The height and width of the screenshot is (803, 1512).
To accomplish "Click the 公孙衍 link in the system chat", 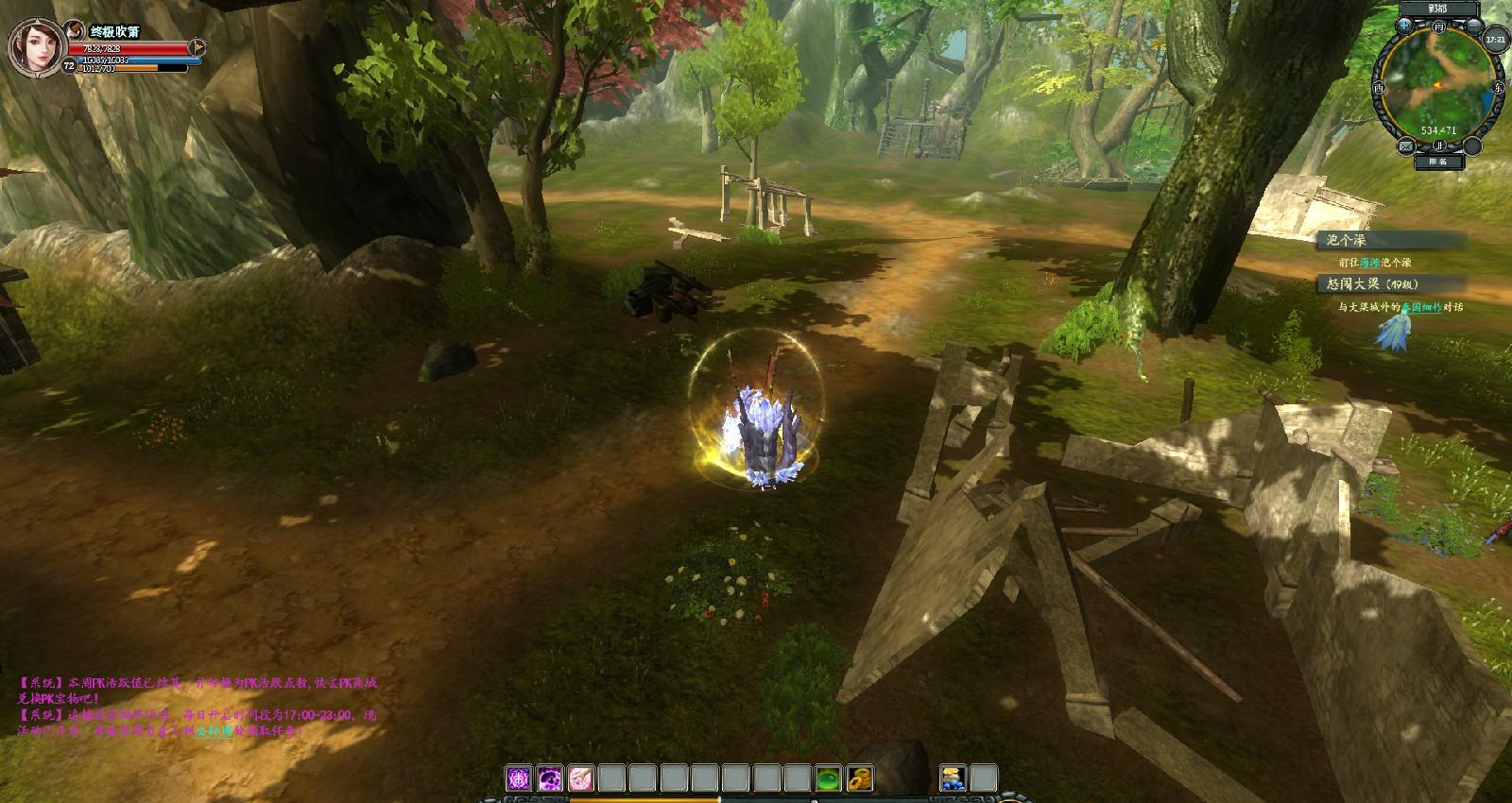I will 214,731.
